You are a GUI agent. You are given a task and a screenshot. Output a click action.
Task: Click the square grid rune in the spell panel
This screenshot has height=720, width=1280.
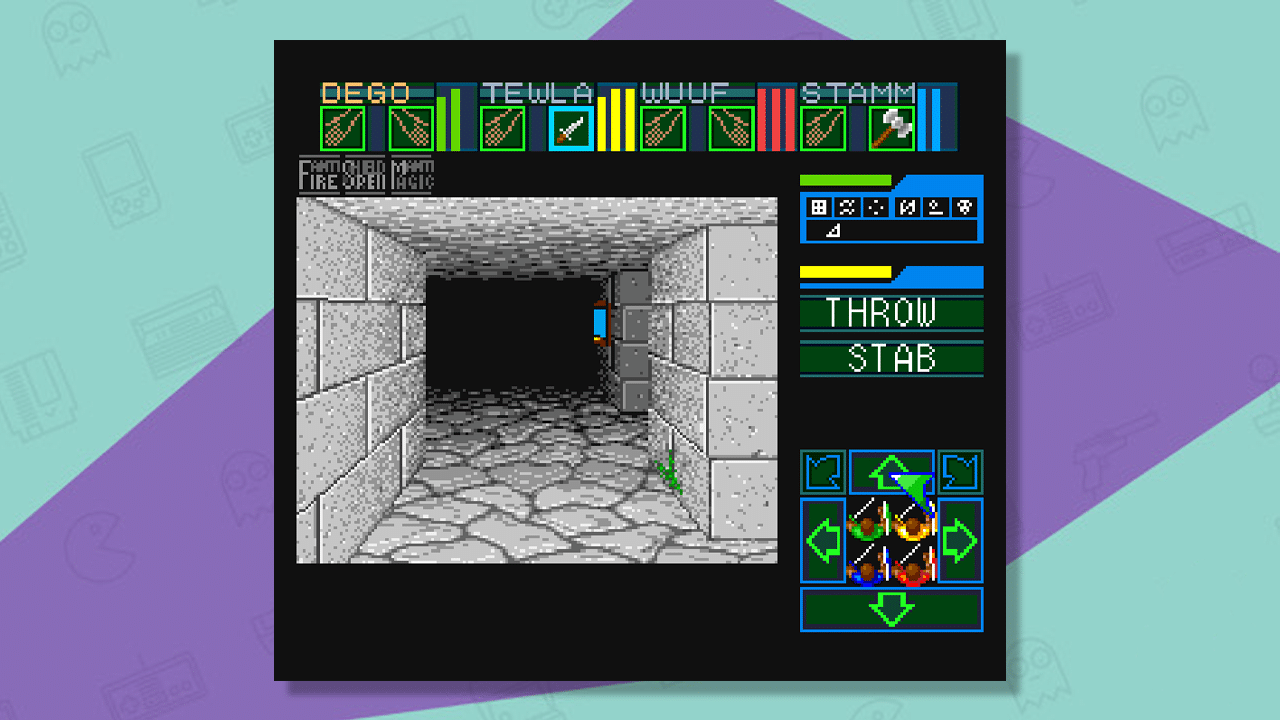coord(818,207)
